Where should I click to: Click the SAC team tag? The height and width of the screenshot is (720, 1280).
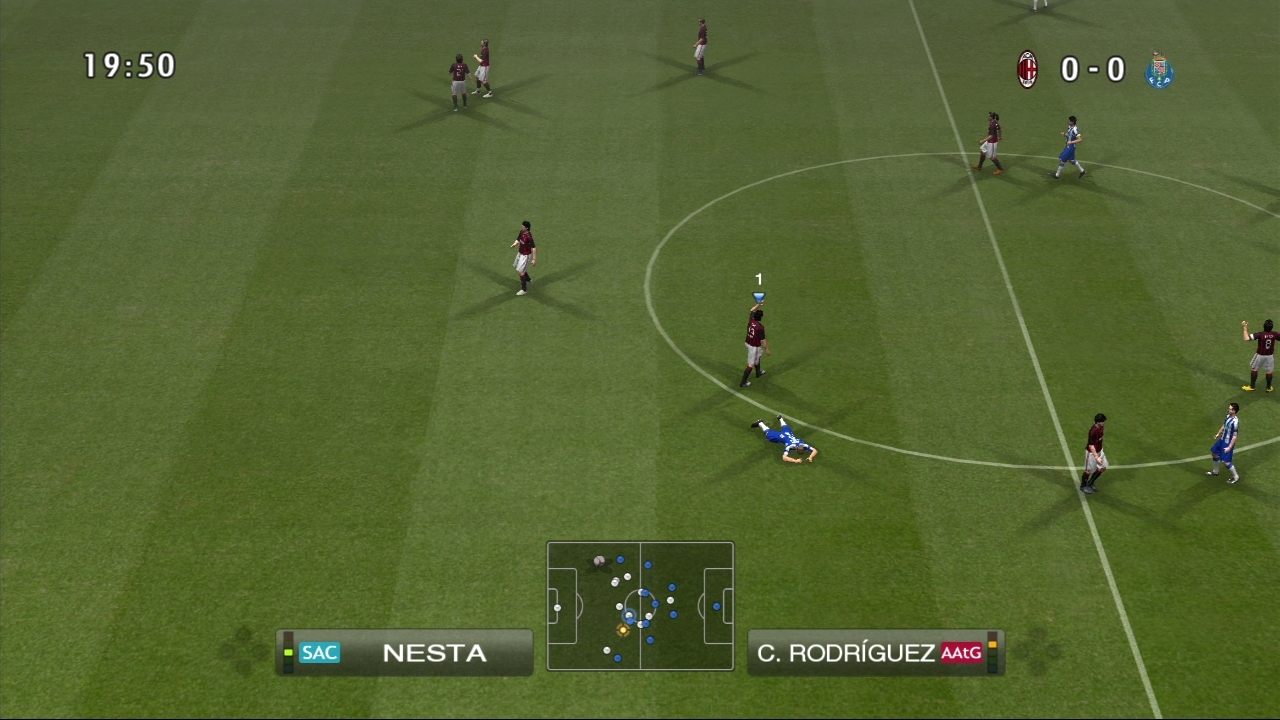pyautogui.click(x=319, y=653)
